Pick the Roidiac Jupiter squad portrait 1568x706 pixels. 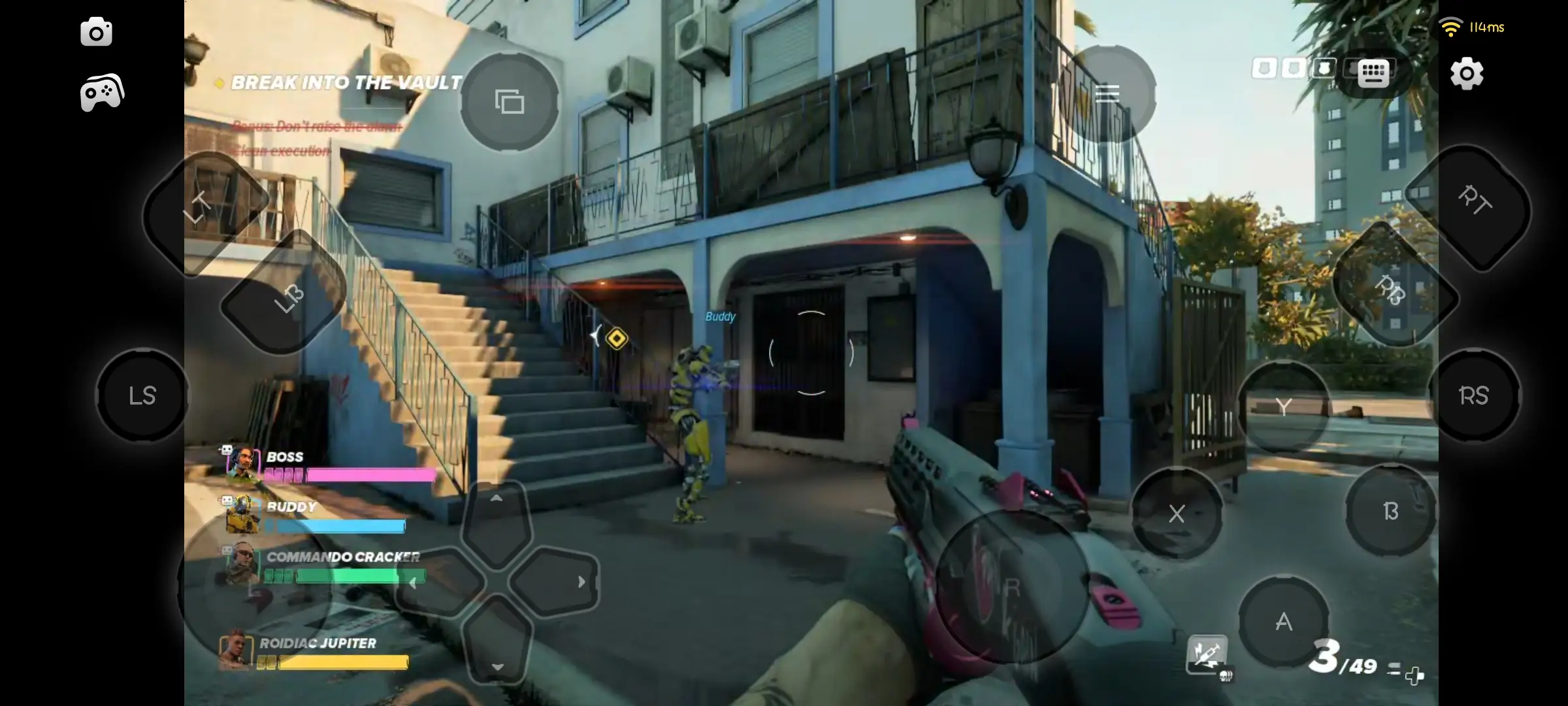235,650
